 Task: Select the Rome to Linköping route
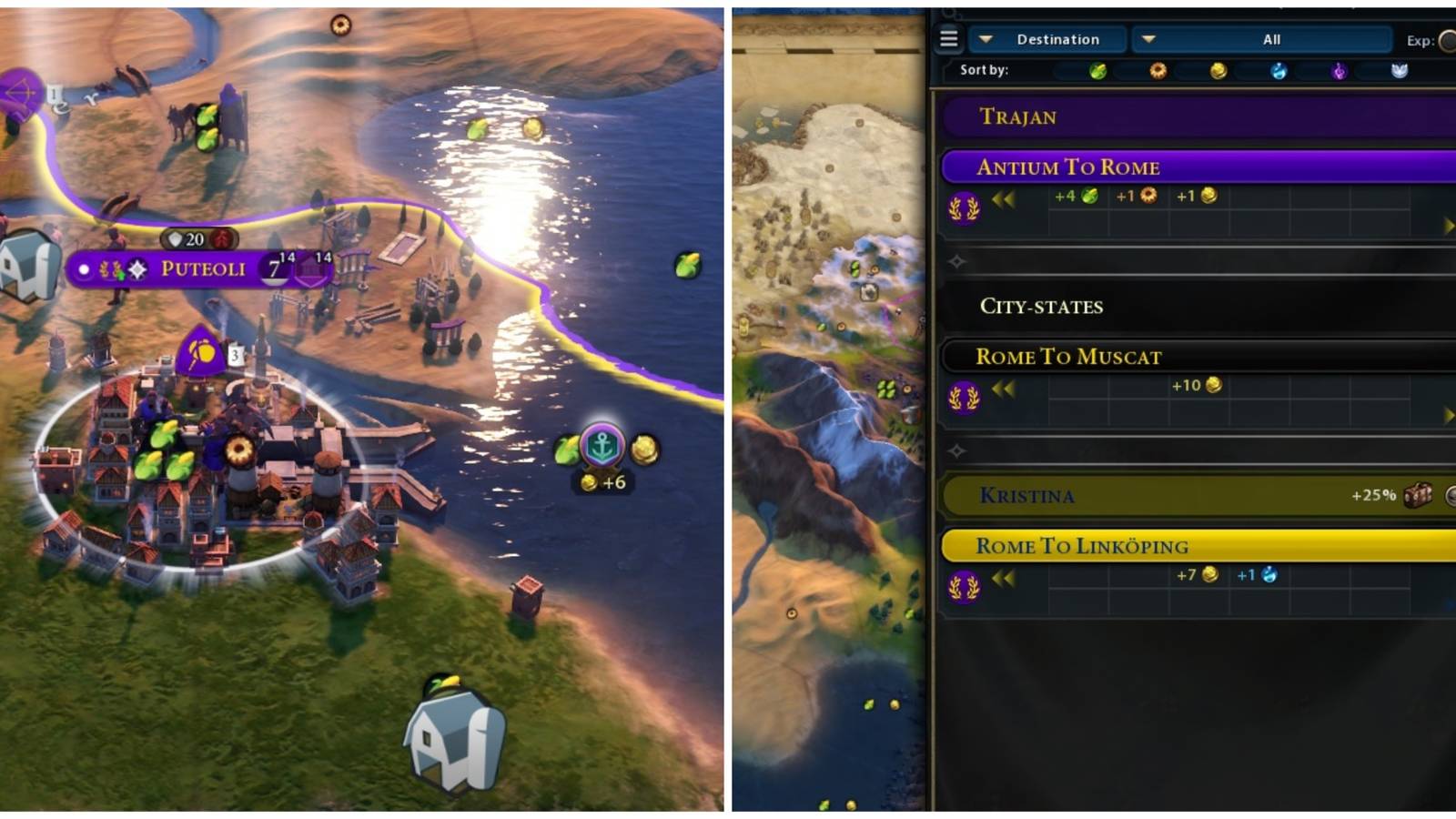pyautogui.click(x=1084, y=546)
